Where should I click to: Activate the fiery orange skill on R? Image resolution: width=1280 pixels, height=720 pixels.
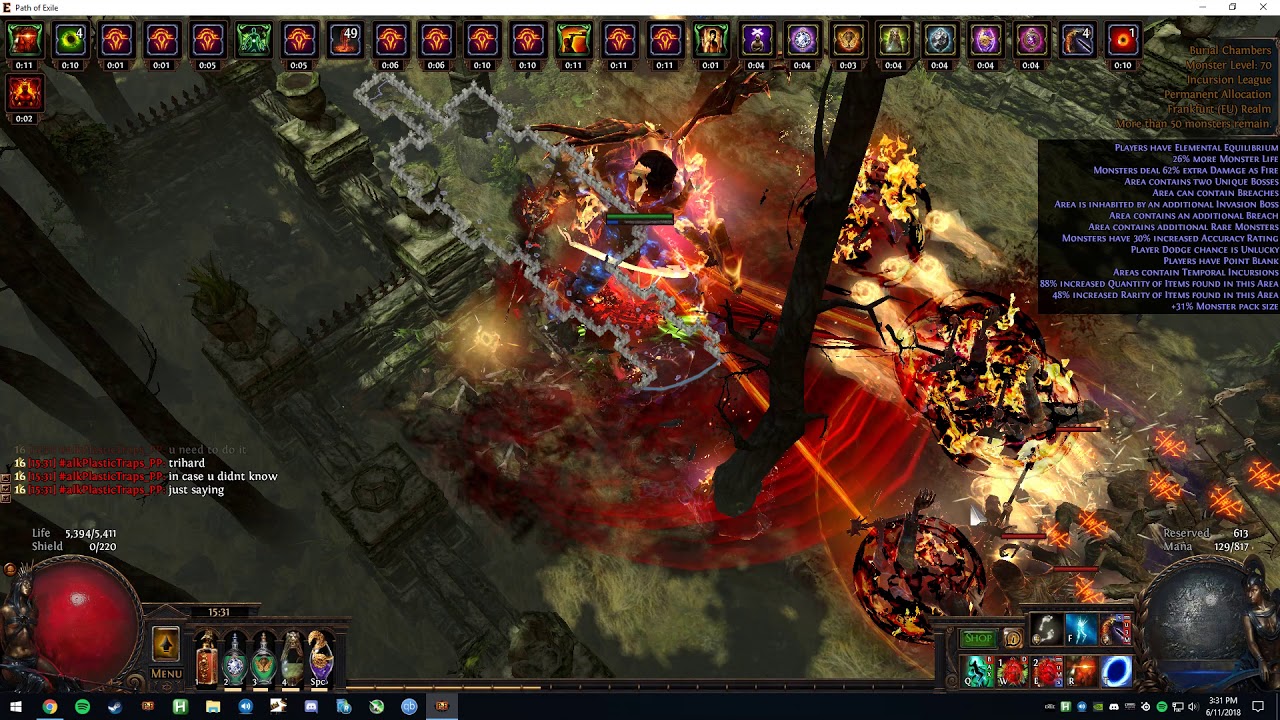coord(1081,671)
